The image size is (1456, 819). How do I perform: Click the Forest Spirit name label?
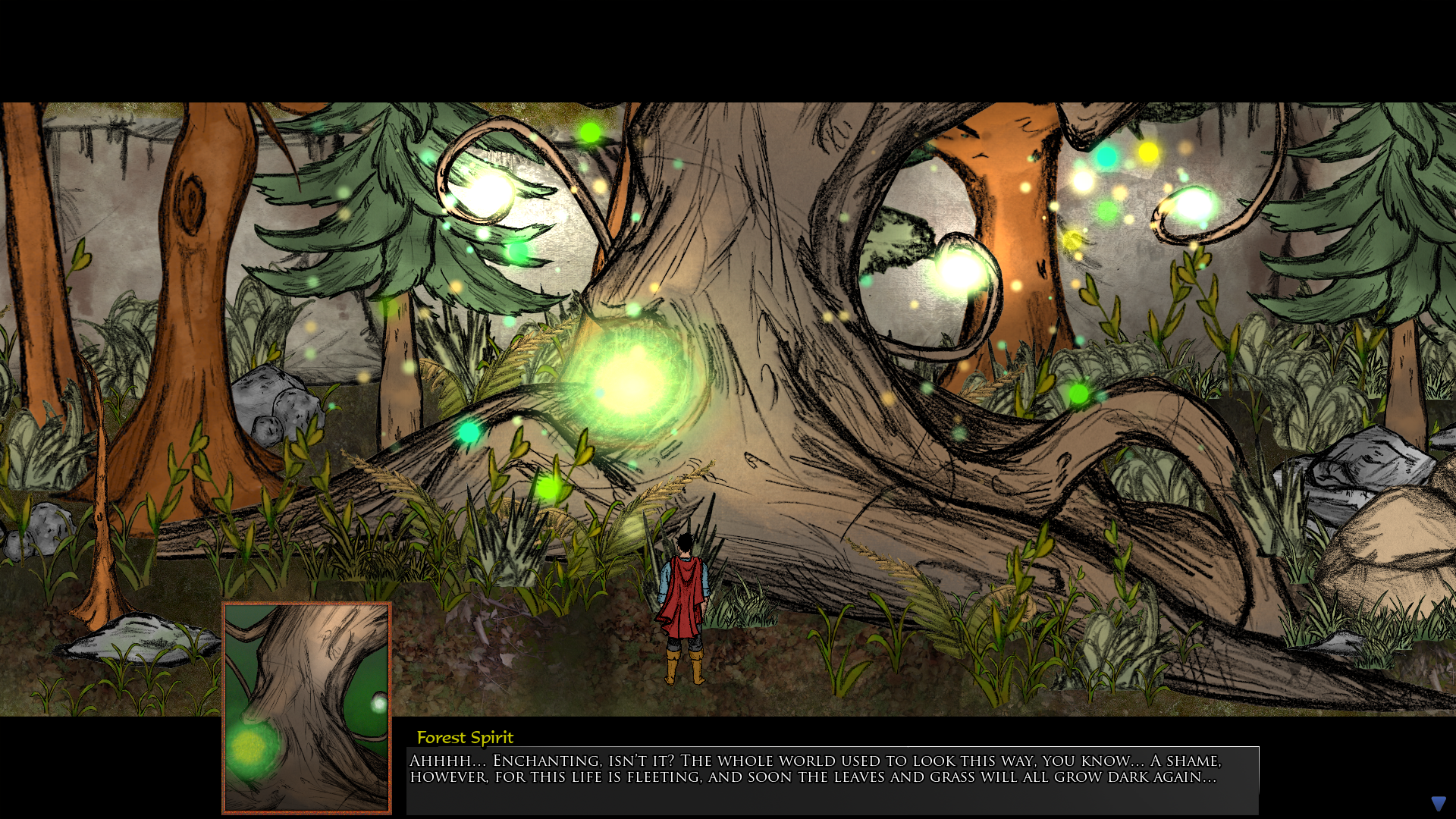coord(465,737)
